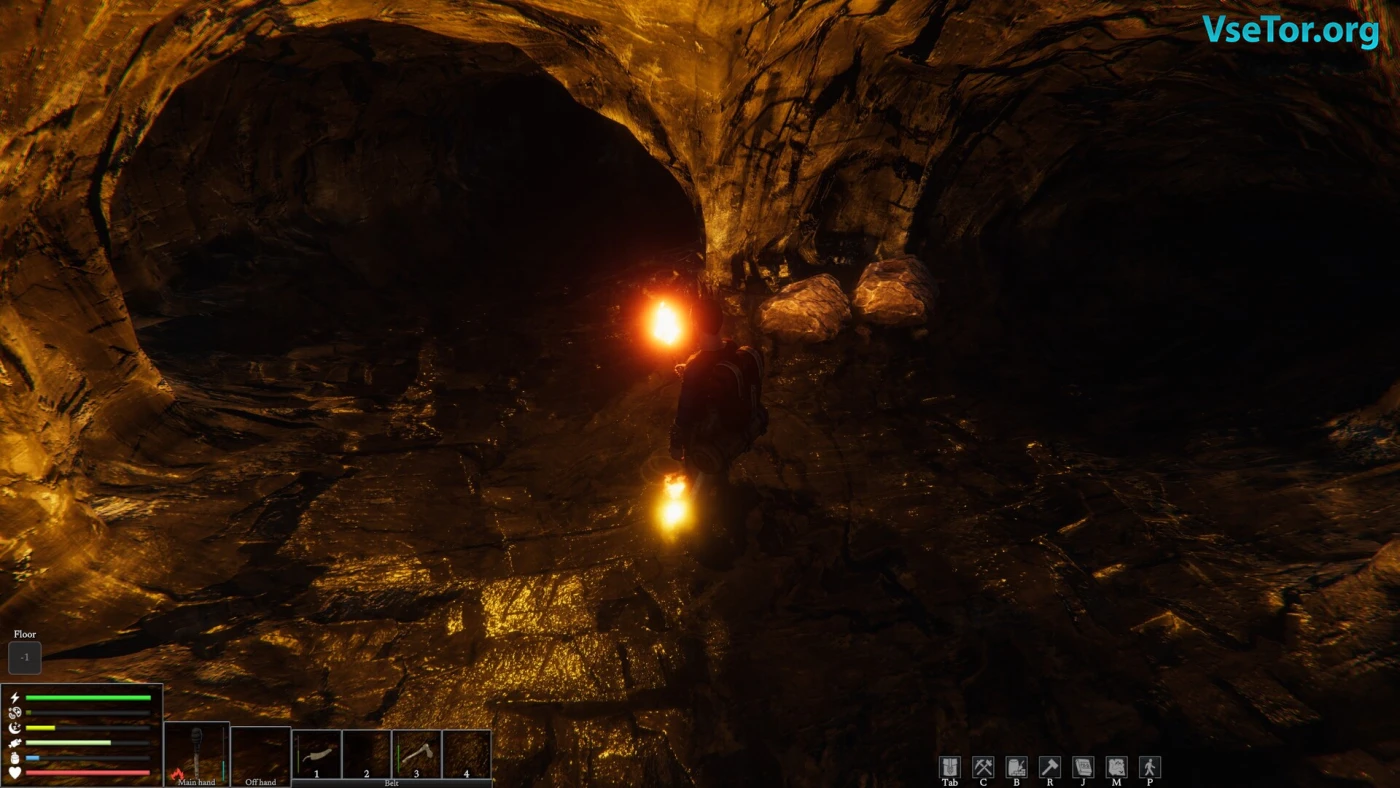Click the Floor level indicator box
The image size is (1400, 788).
point(25,657)
